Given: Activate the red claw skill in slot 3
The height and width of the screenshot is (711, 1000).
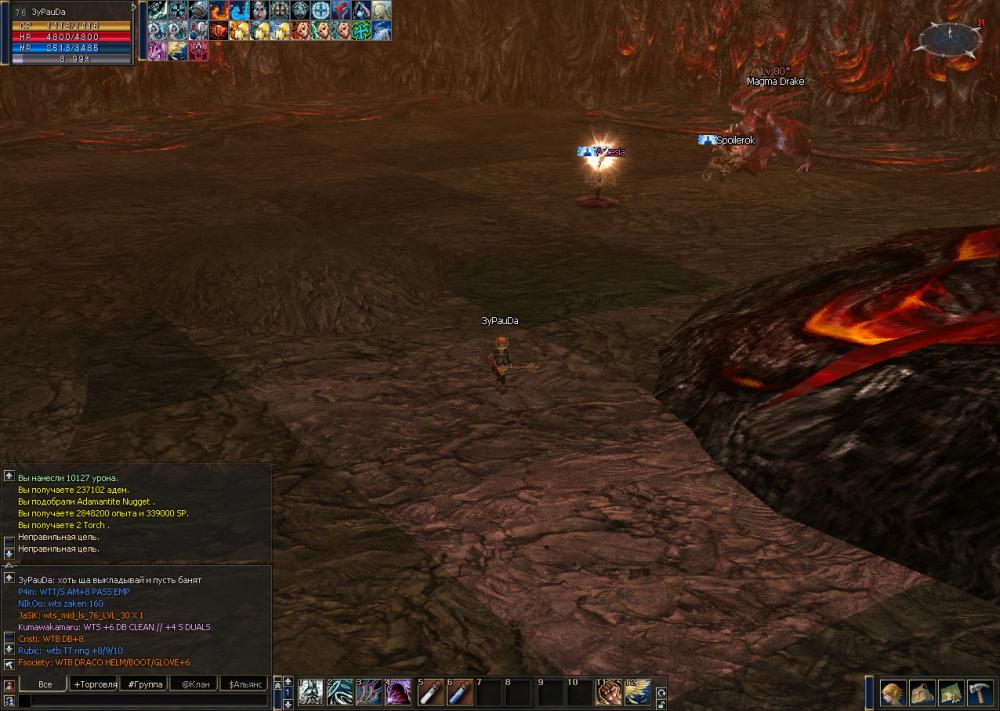Looking at the screenshot, I should point(370,692).
